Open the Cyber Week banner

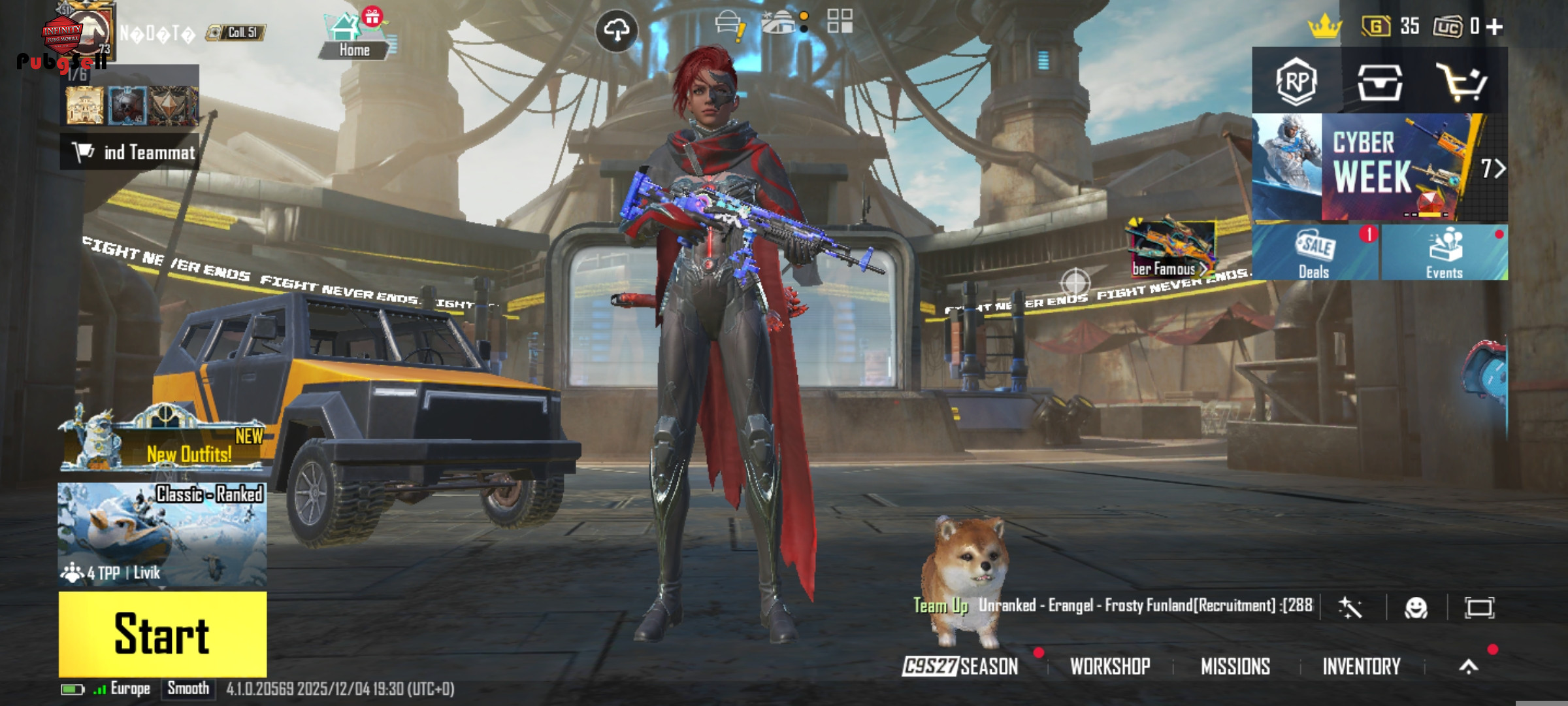coord(1379,167)
